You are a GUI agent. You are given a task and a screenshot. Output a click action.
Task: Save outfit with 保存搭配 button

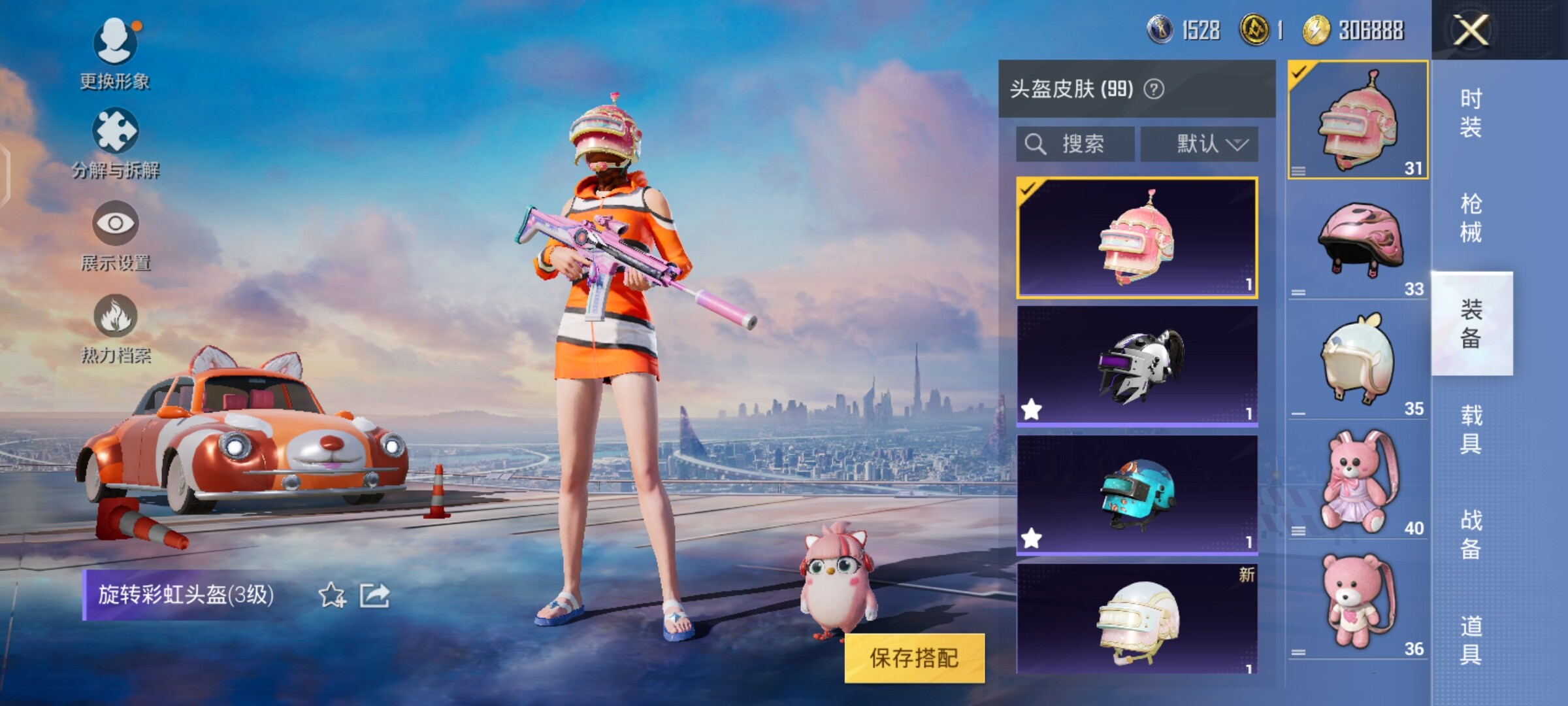[914, 658]
